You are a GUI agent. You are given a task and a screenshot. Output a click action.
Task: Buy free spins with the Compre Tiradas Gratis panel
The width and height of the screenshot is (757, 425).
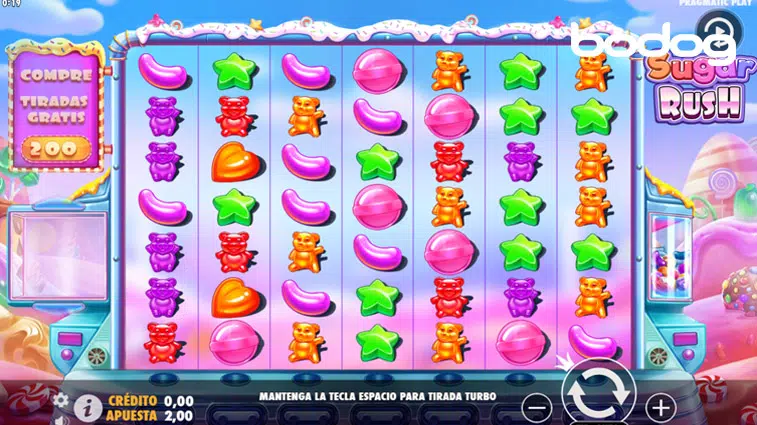pos(59,112)
